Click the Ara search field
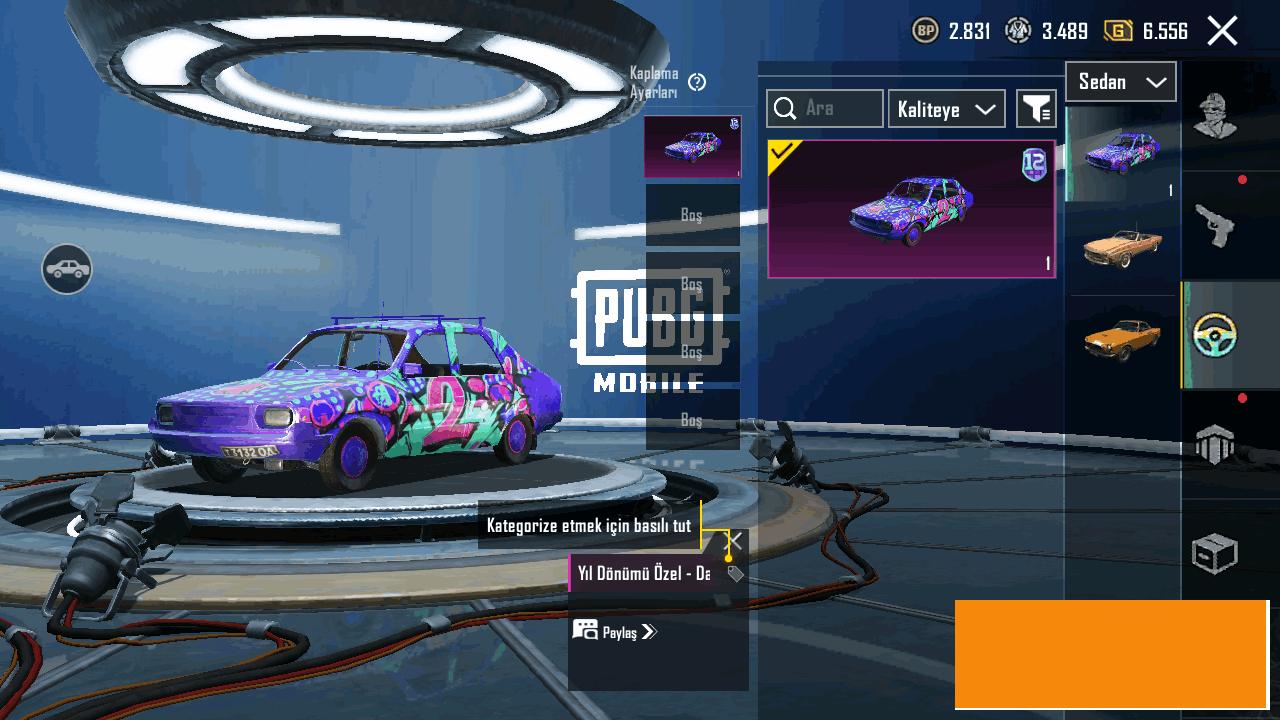Screen dimensions: 1280x720 (x=825, y=108)
